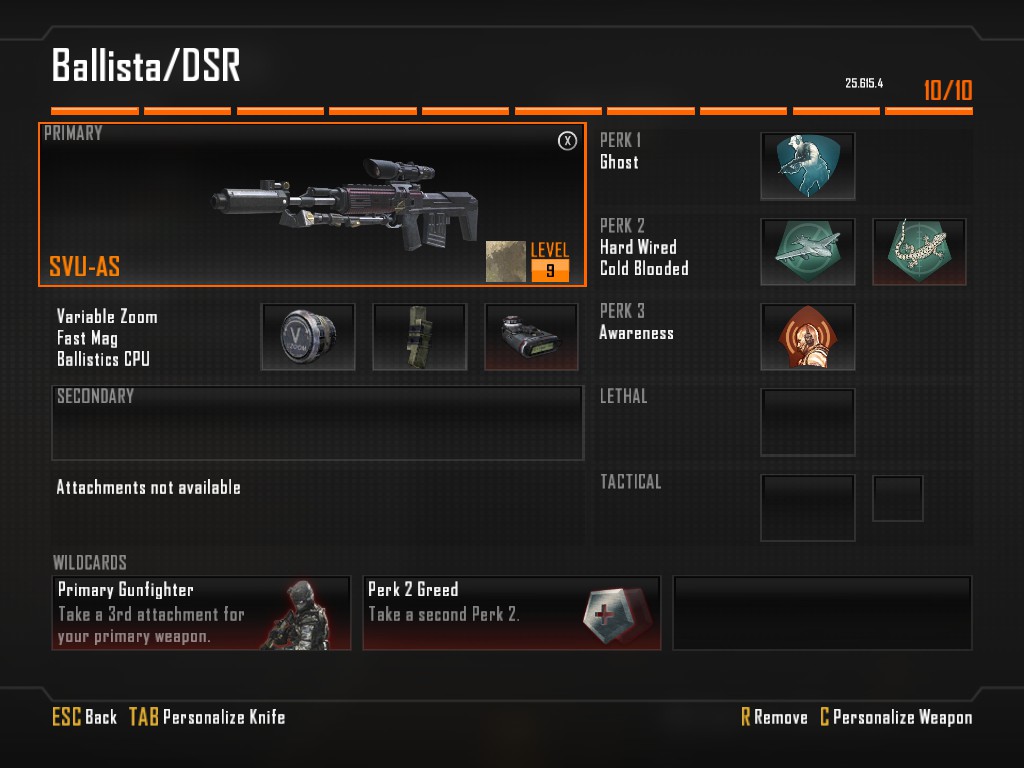Select the empty Lethal equipment slot
This screenshot has height=768, width=1024.
point(808,422)
